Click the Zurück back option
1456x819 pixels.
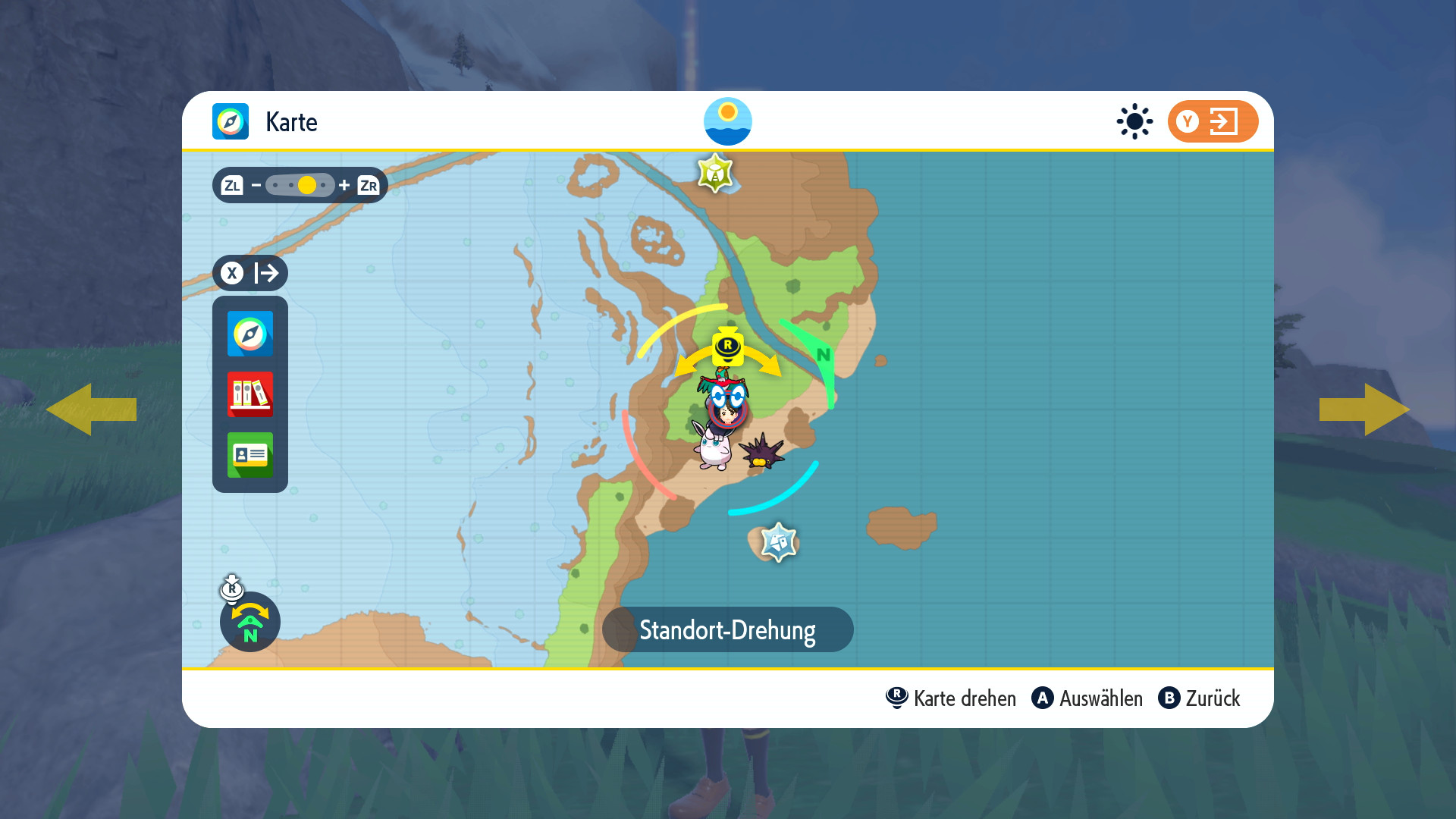pos(1200,698)
